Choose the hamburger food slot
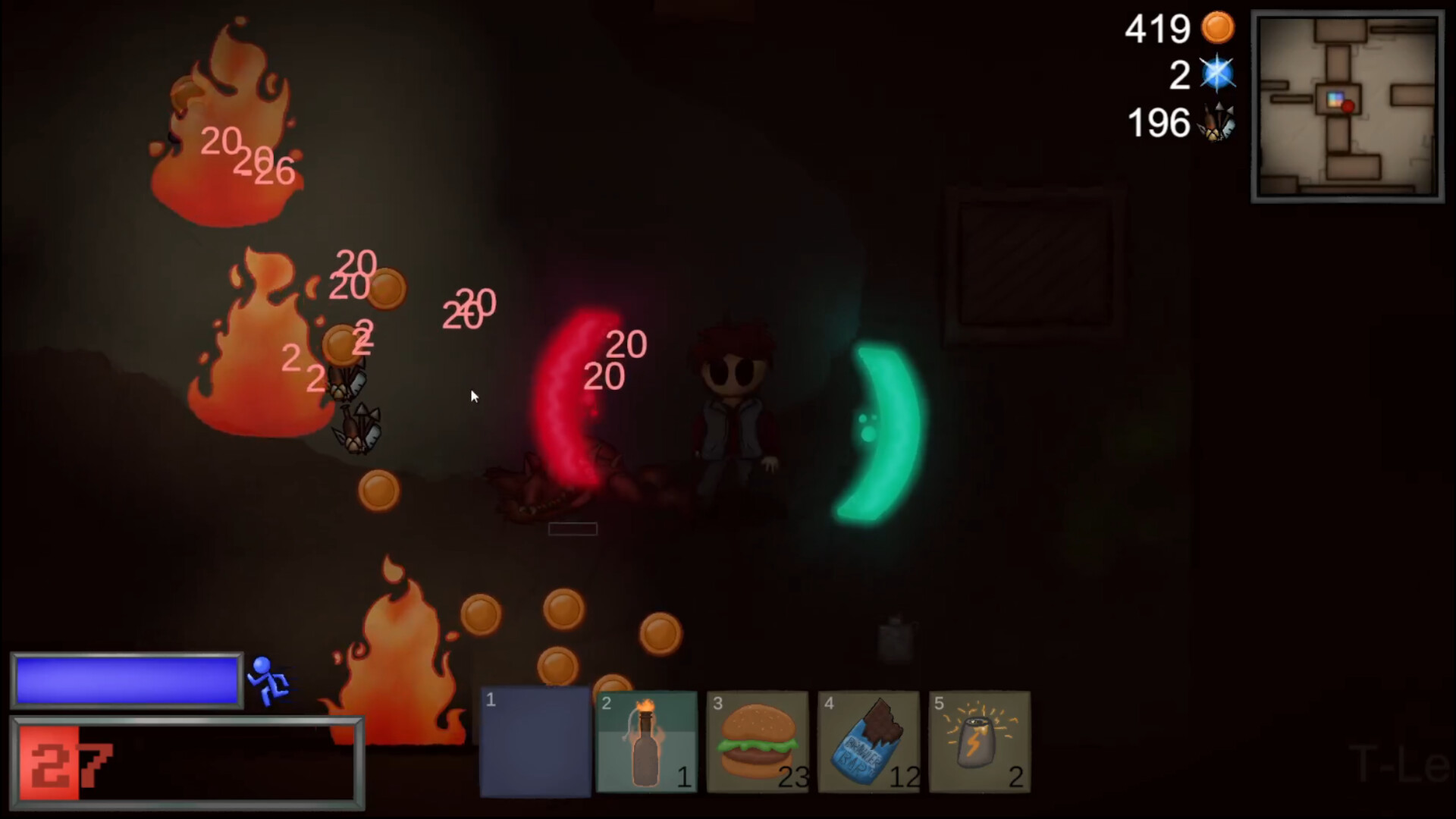1456x819 pixels. (758, 742)
